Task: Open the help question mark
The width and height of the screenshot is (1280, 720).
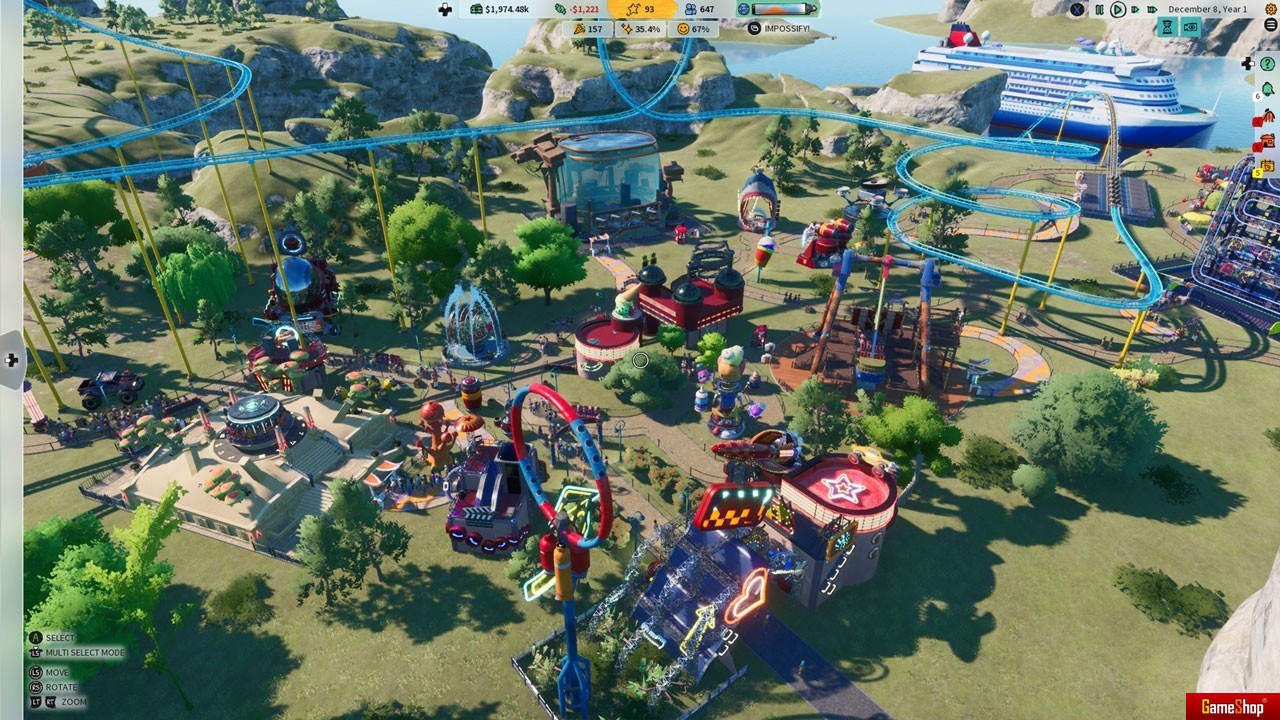Action: (1268, 63)
